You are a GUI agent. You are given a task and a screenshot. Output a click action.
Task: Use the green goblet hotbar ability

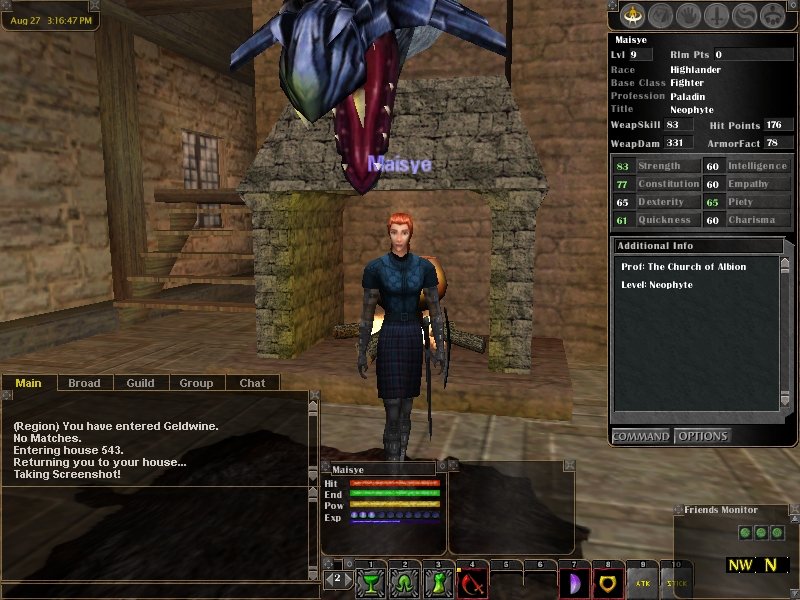[x=371, y=580]
